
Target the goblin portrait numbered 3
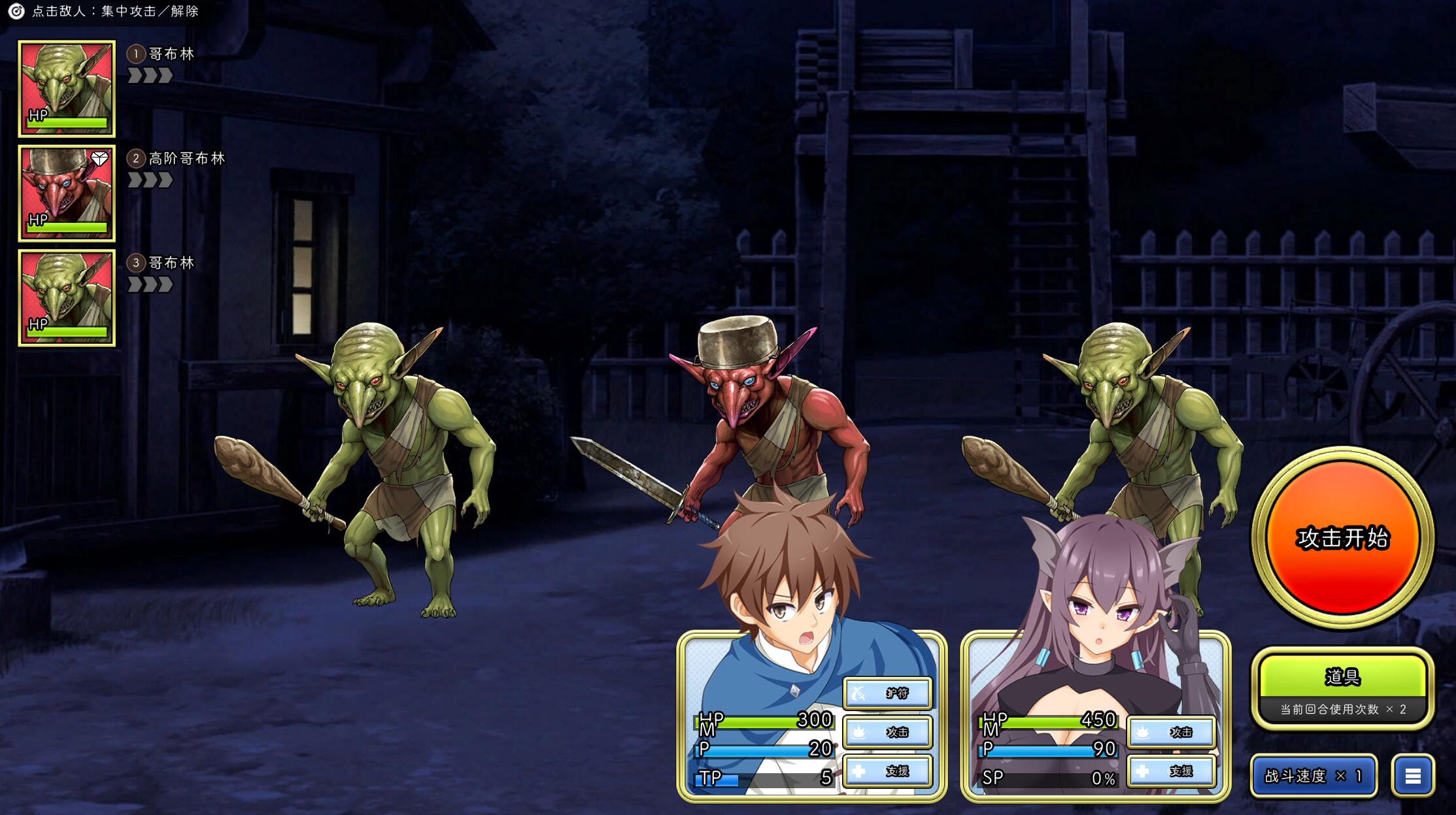tap(67, 298)
